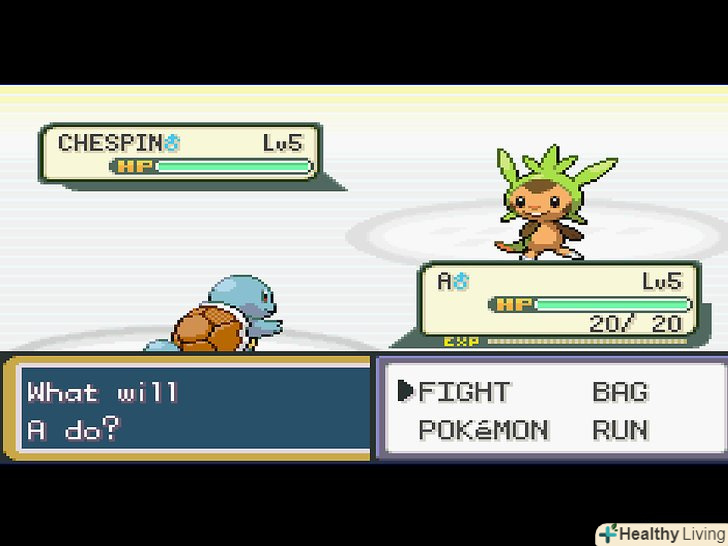Open the BAG option
This screenshot has height=546, width=728.
pyautogui.click(x=620, y=391)
